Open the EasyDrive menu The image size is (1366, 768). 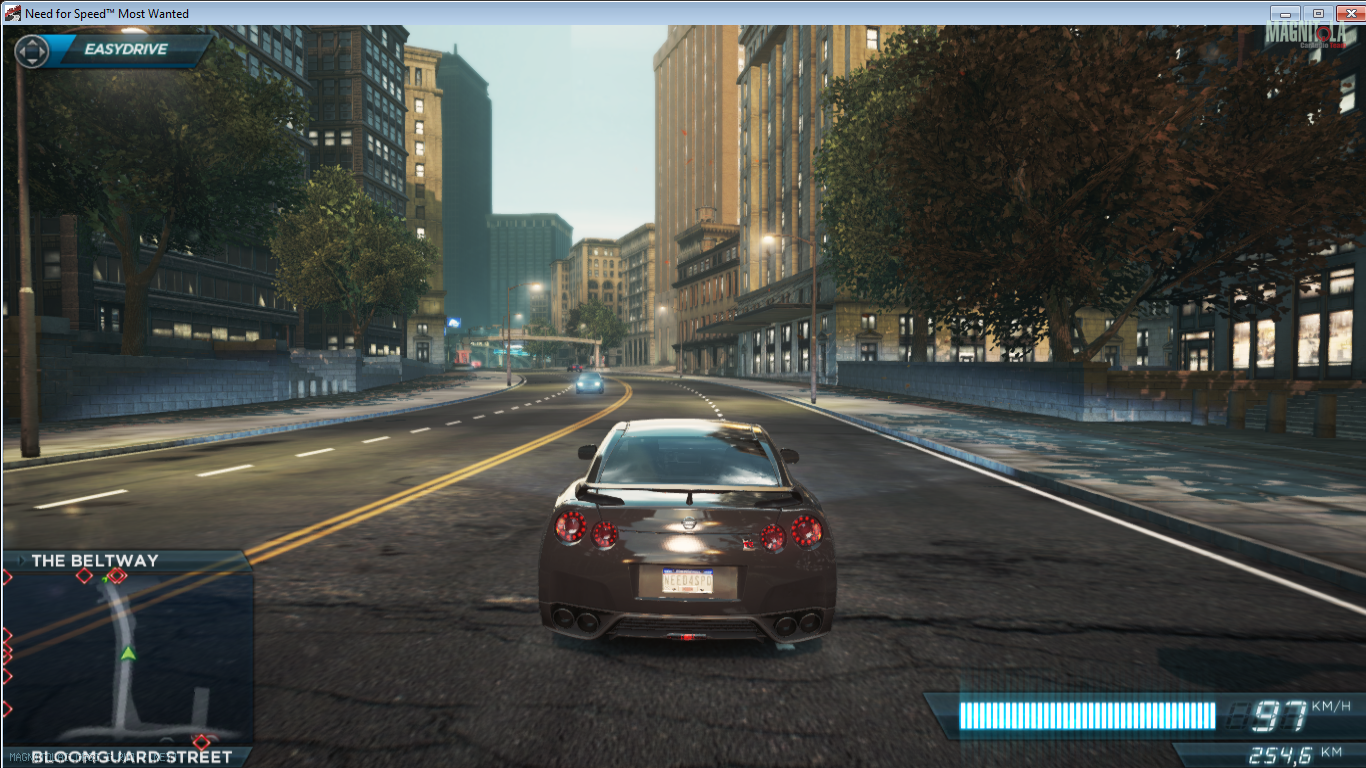click(125, 49)
